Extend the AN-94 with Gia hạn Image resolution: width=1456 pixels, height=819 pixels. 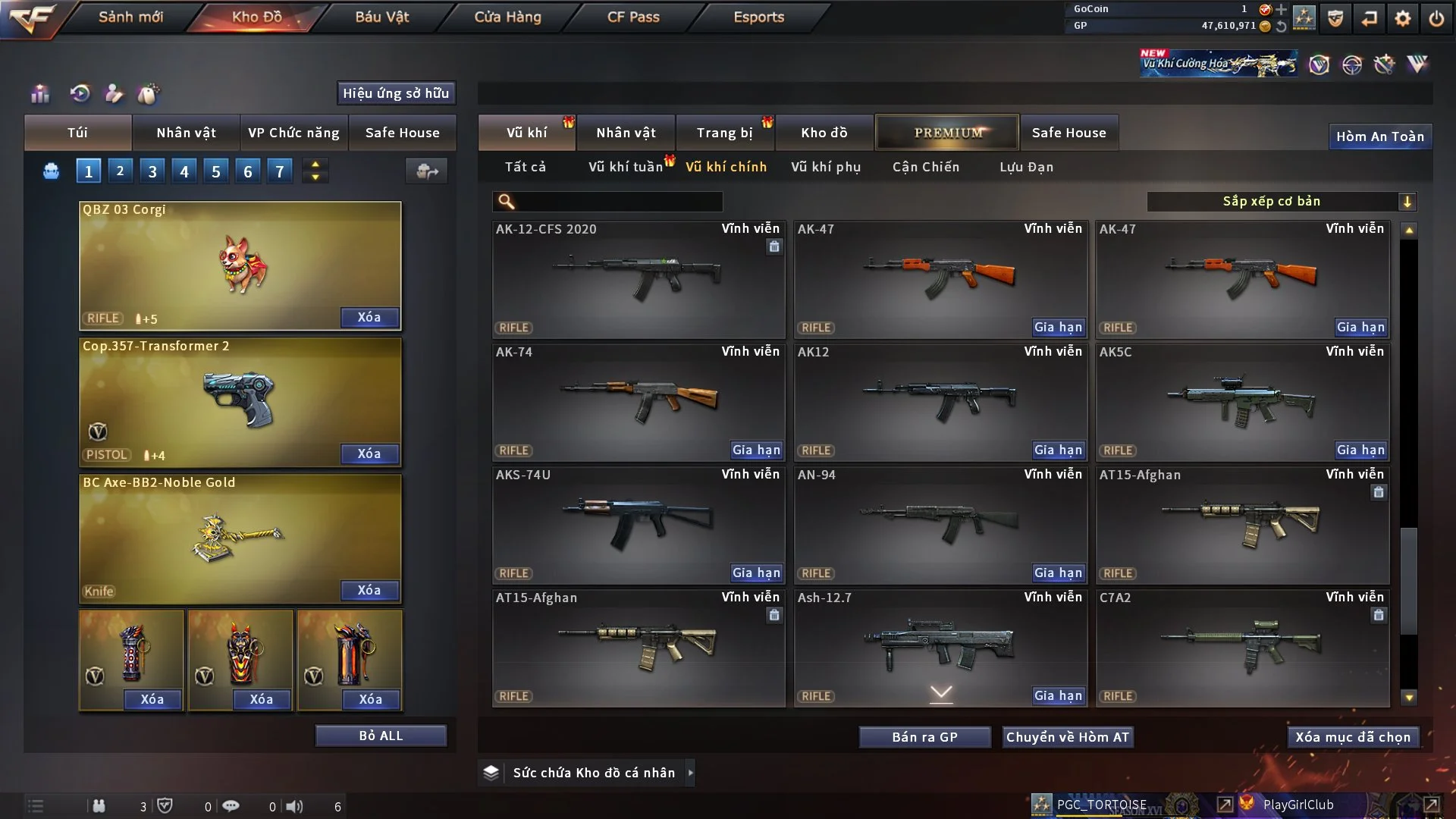[1058, 573]
